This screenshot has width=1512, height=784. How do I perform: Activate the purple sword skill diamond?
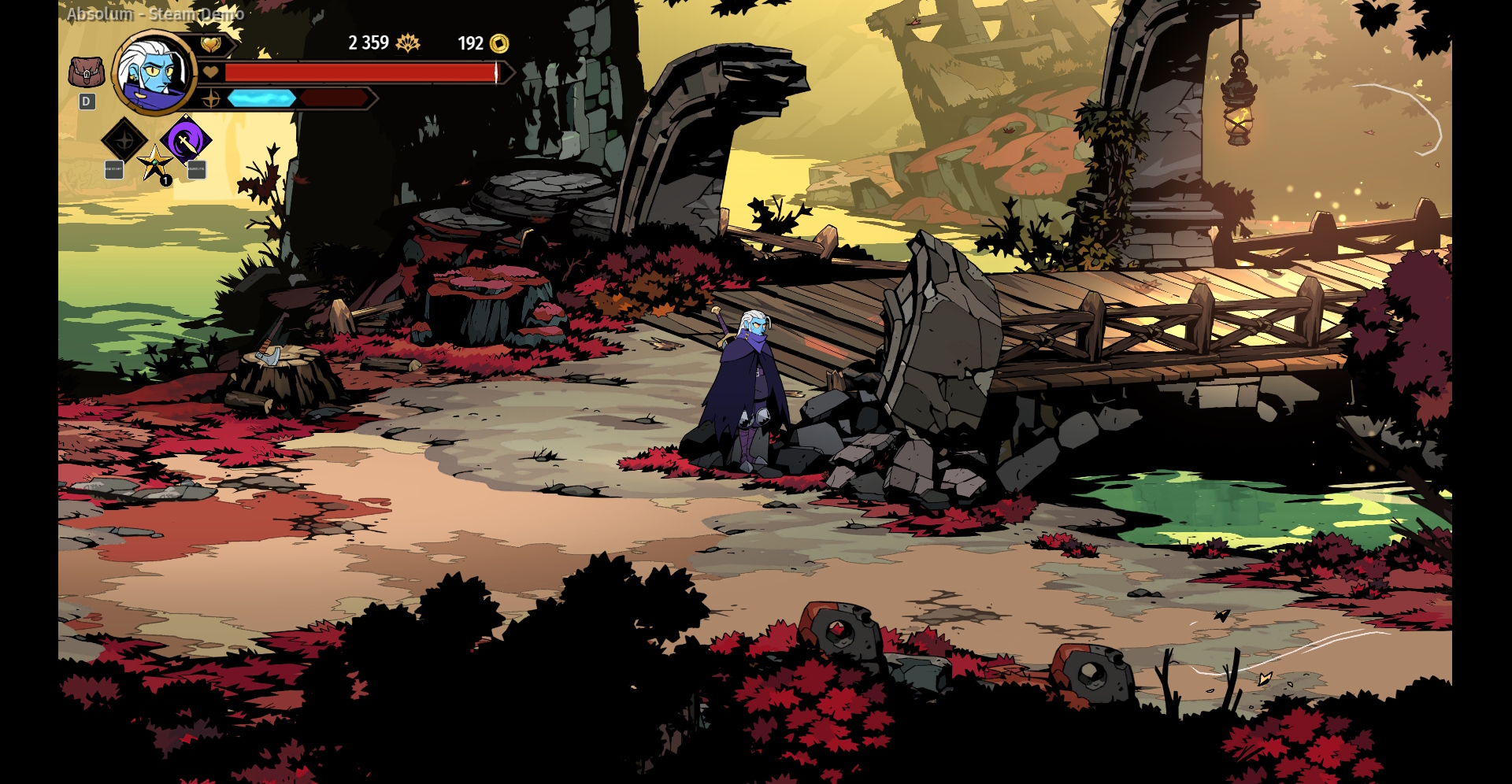coord(186,142)
